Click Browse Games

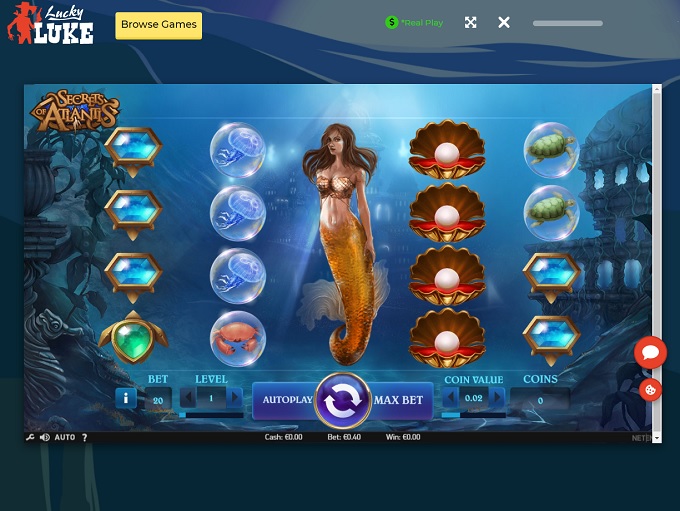click(x=159, y=25)
